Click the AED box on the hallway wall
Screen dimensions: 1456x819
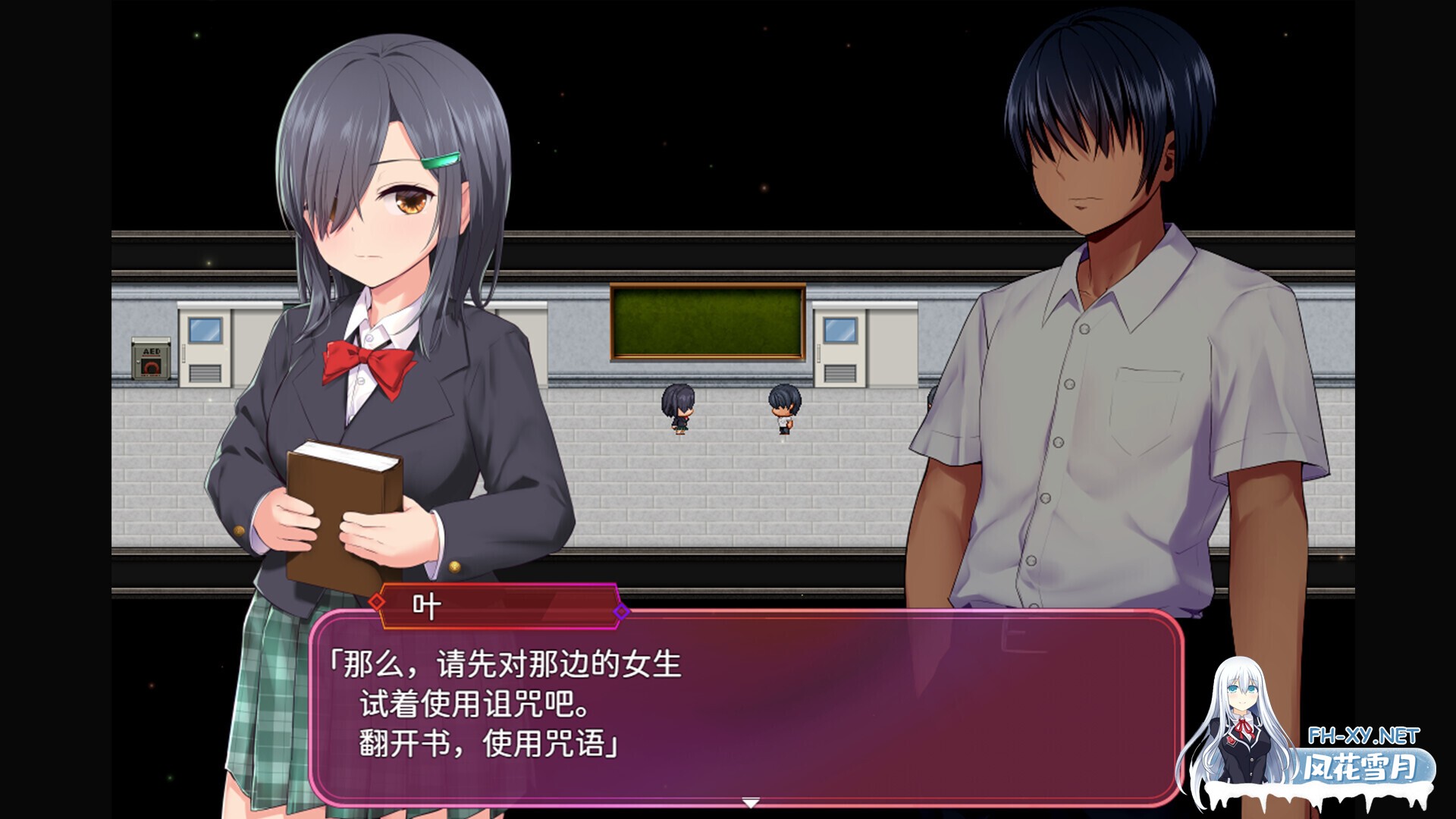click(149, 356)
